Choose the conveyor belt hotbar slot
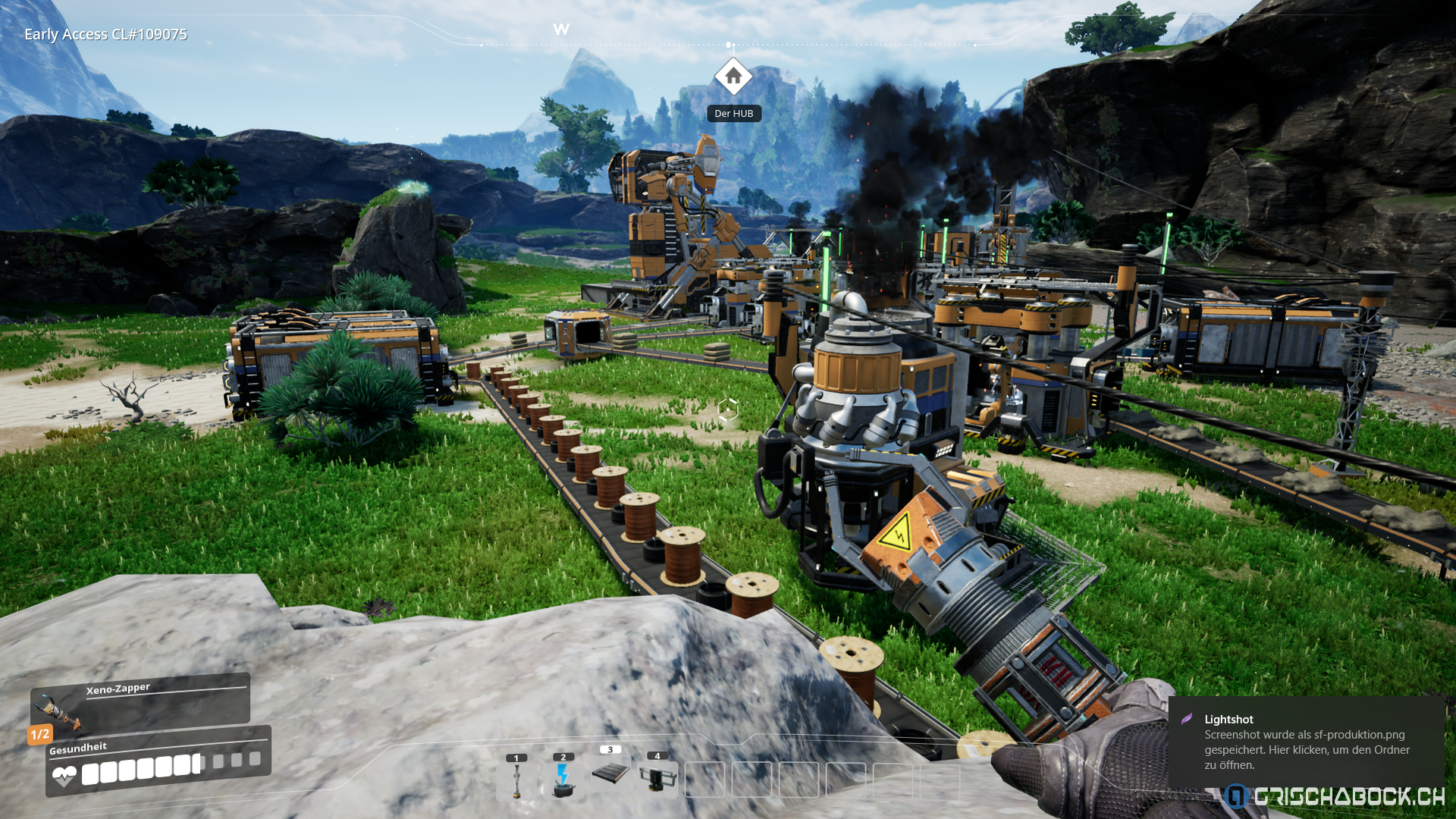Image resolution: width=1456 pixels, height=819 pixels. (x=610, y=773)
